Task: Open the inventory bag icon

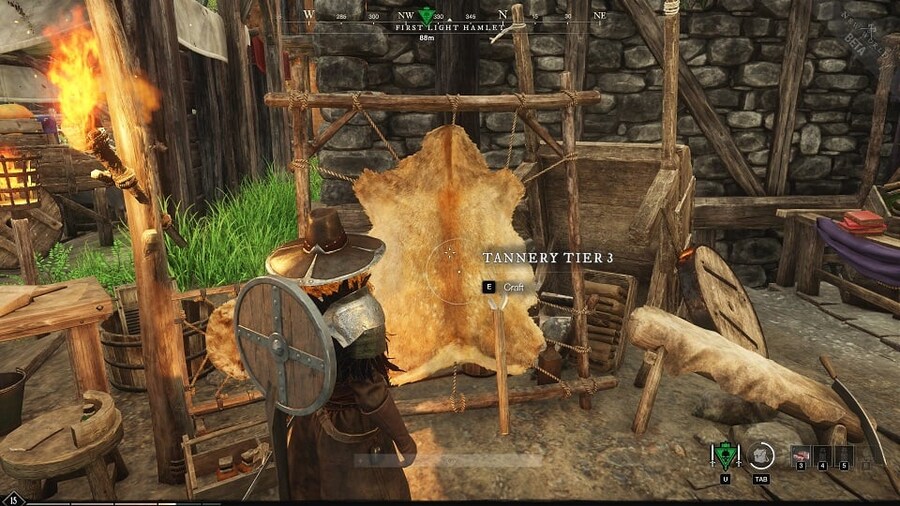Action: [x=760, y=455]
